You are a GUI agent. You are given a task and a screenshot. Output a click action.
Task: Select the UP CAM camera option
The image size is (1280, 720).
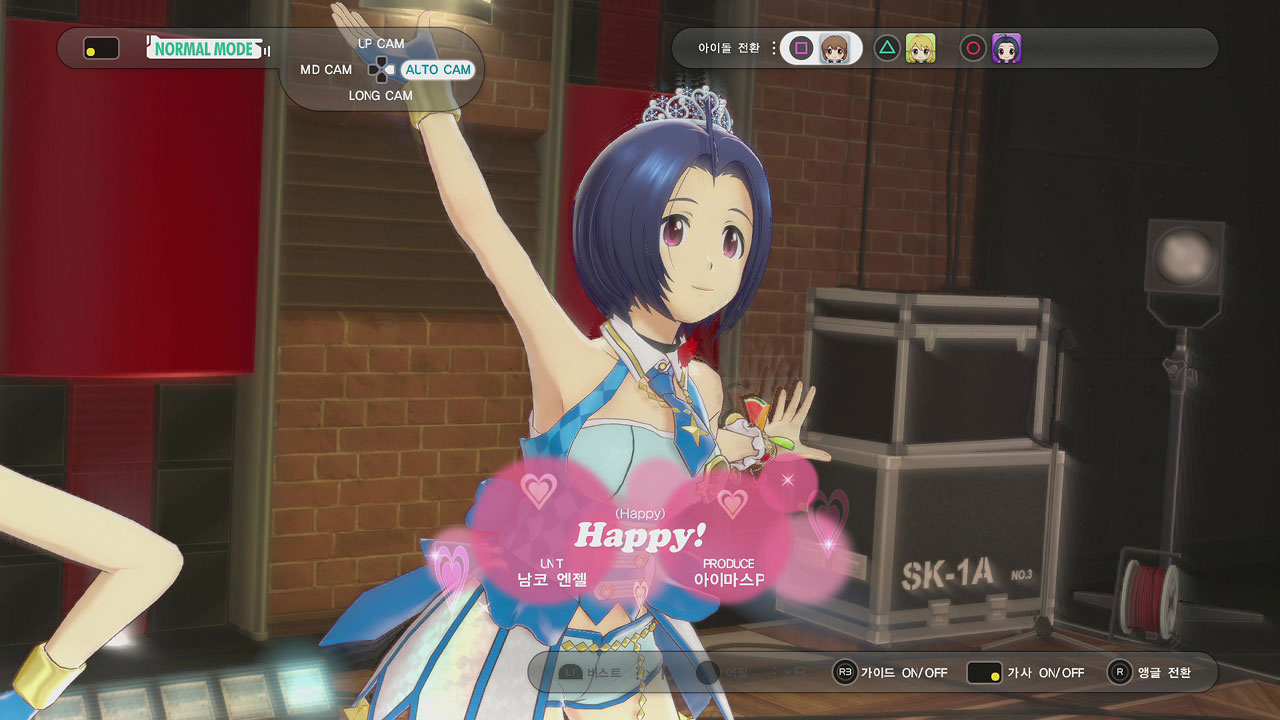pyautogui.click(x=381, y=44)
